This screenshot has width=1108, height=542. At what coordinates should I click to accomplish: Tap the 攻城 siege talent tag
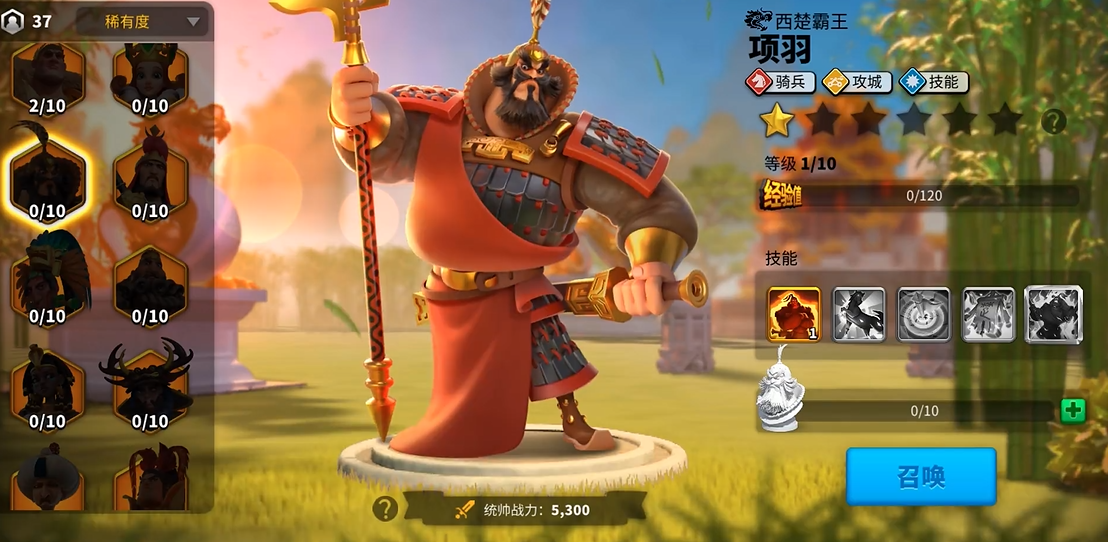point(856,82)
